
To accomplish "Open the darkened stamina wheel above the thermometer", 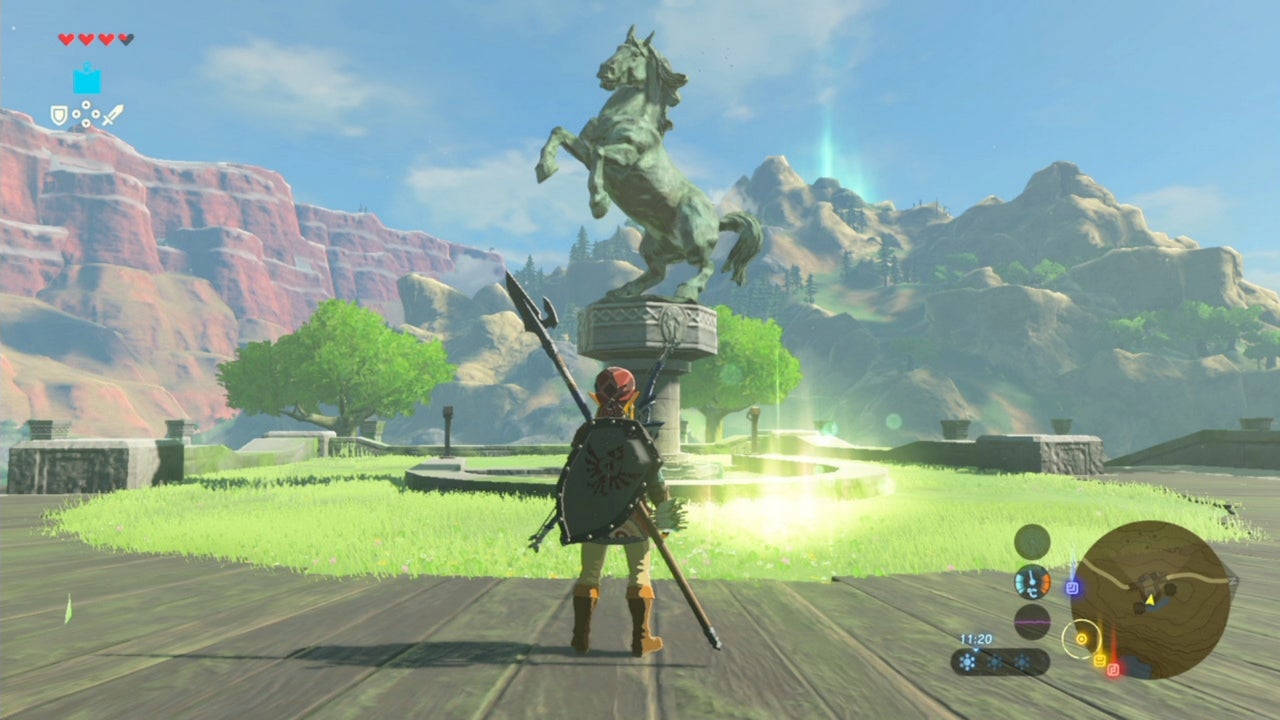I will [1032, 541].
